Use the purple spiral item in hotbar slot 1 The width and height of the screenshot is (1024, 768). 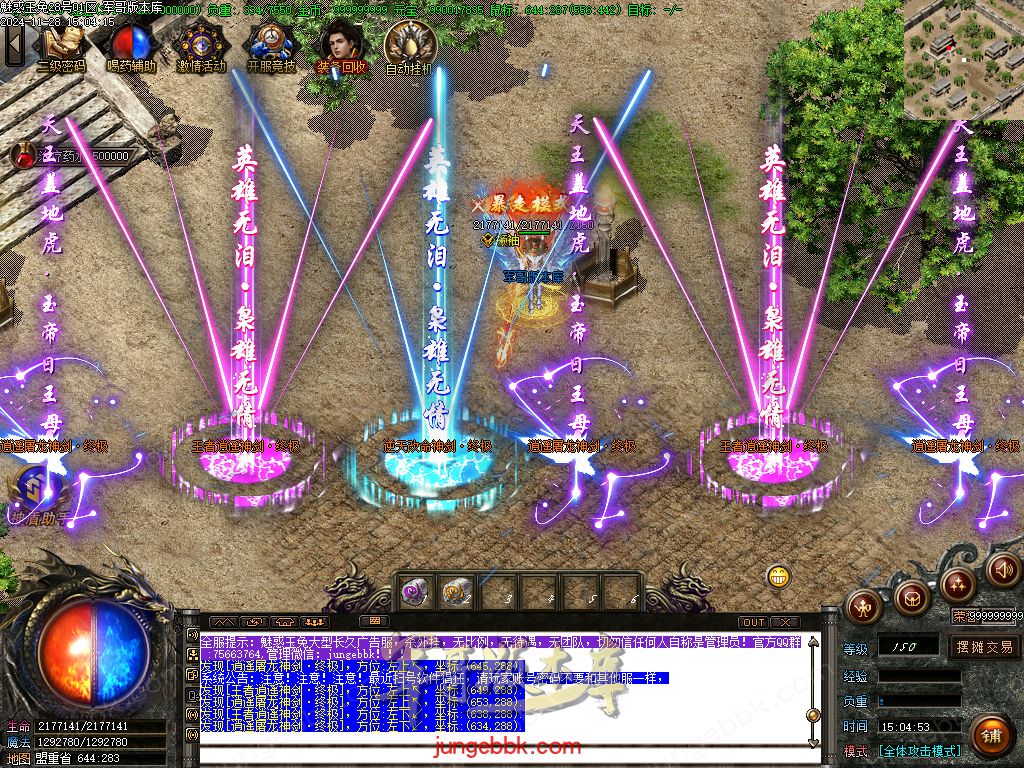pyautogui.click(x=414, y=592)
